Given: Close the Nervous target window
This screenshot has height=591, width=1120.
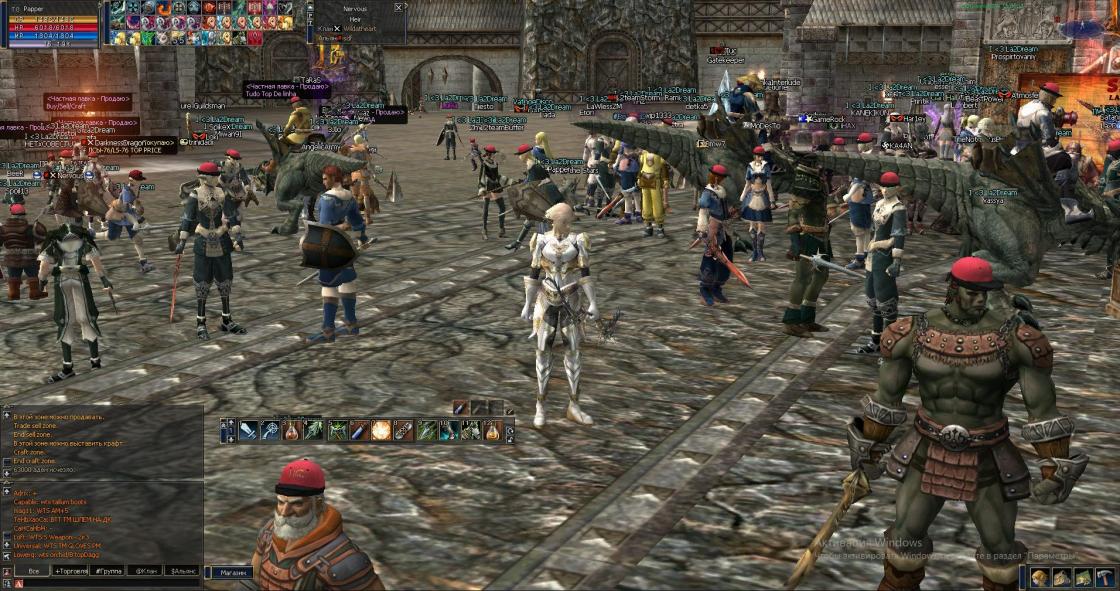Looking at the screenshot, I should [x=399, y=7].
